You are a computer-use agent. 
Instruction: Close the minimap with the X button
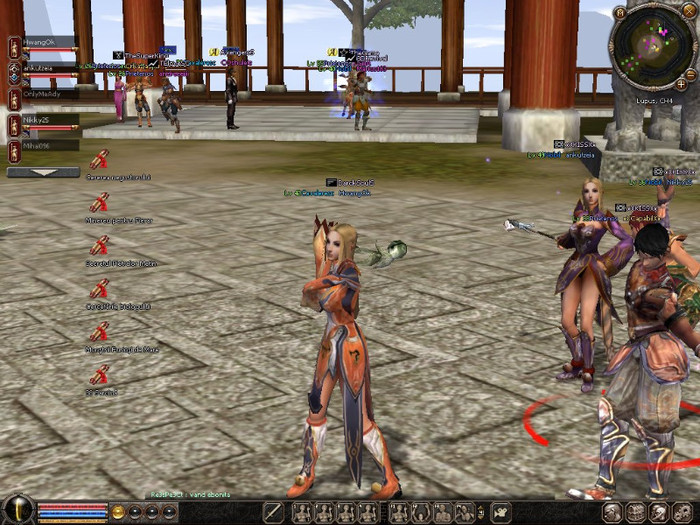point(688,10)
